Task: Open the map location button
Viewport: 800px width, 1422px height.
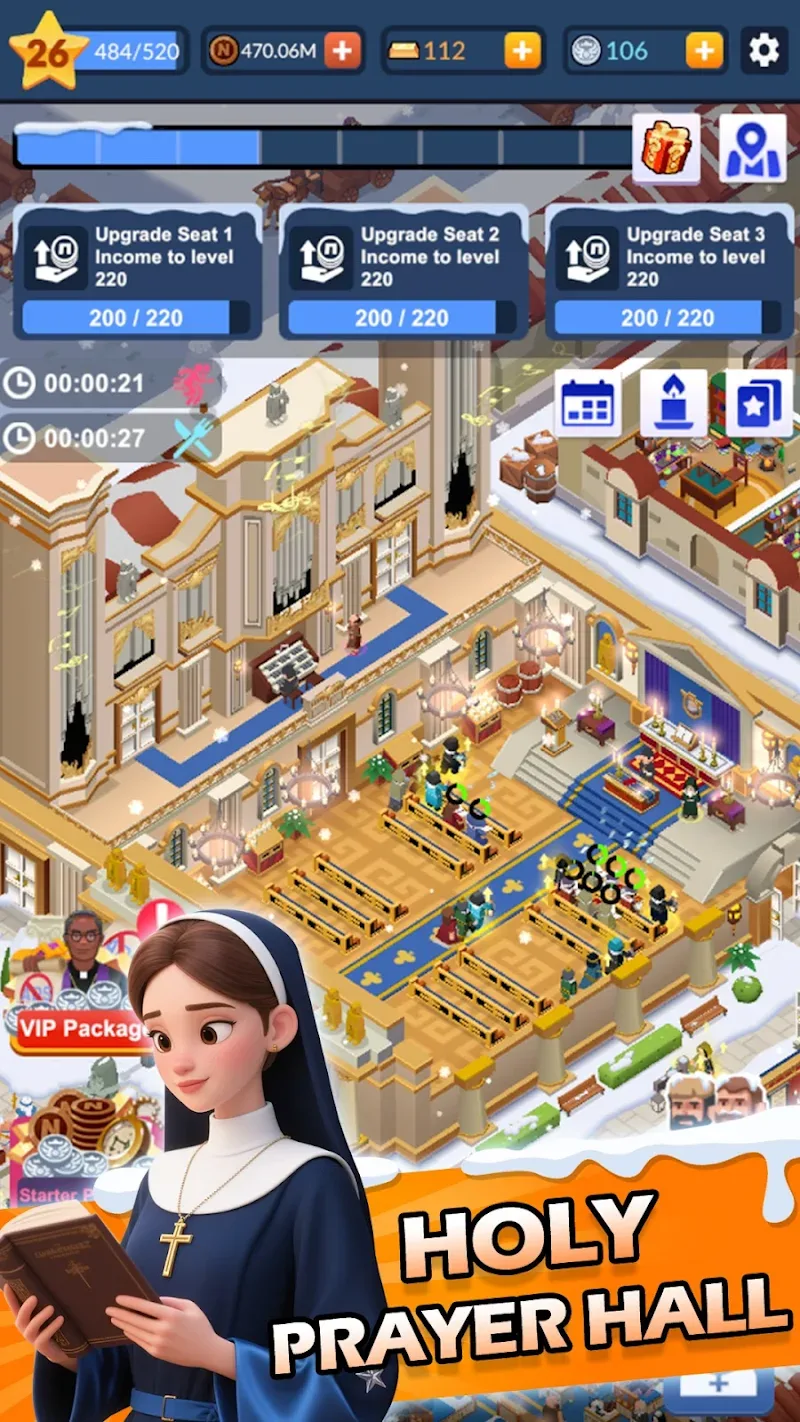Action: (x=753, y=149)
